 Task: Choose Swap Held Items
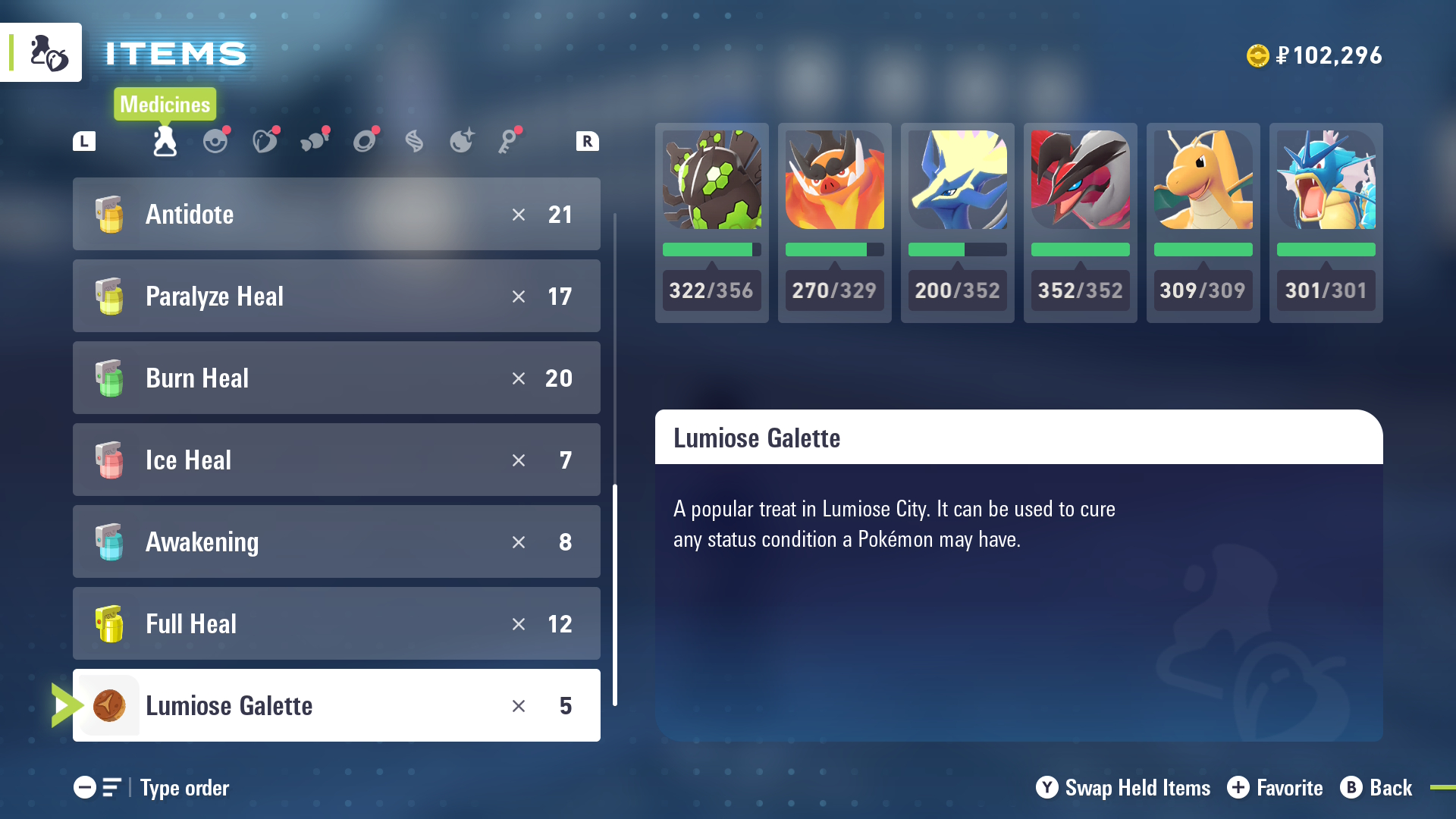1122,788
